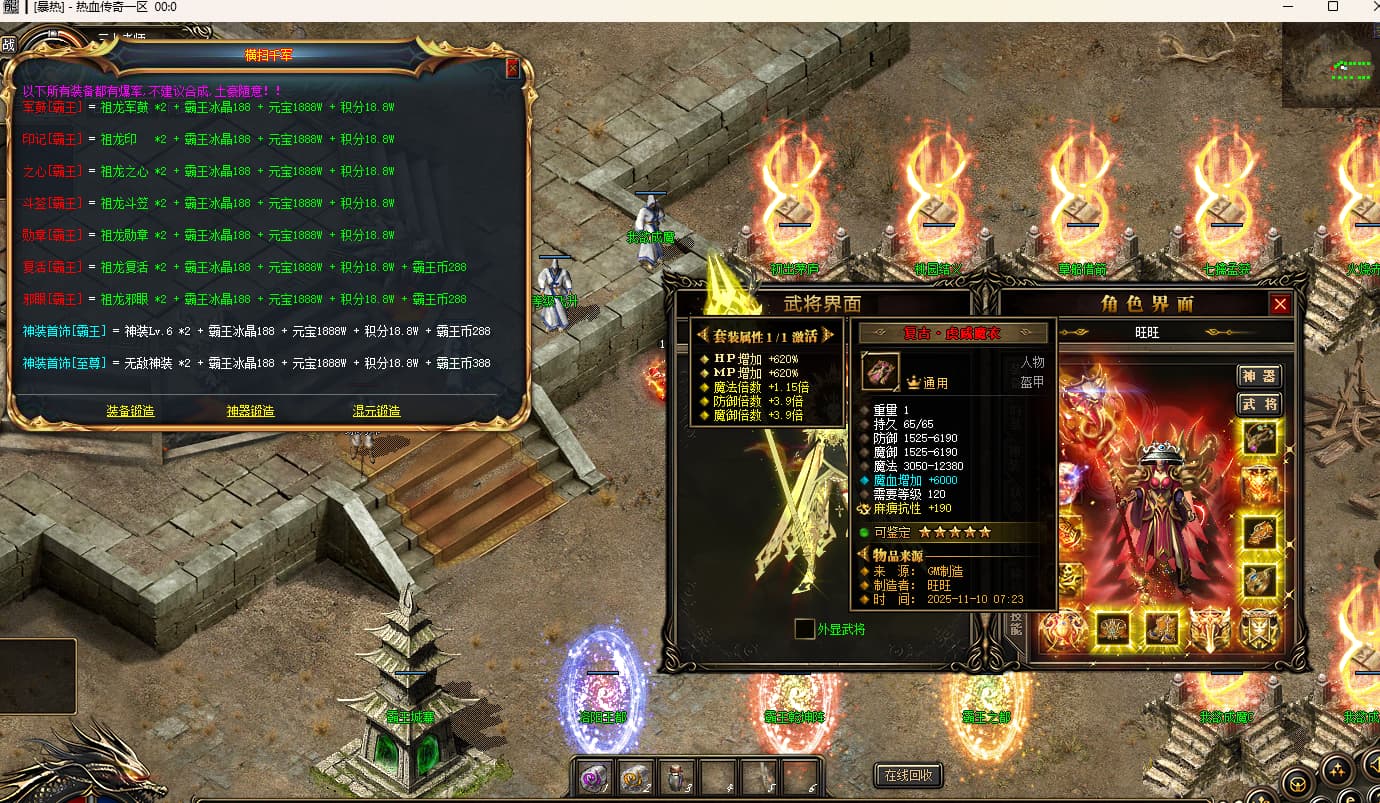1380x803 pixels.
Task: Open the minimap in the corner
Action: [x=1330, y=67]
